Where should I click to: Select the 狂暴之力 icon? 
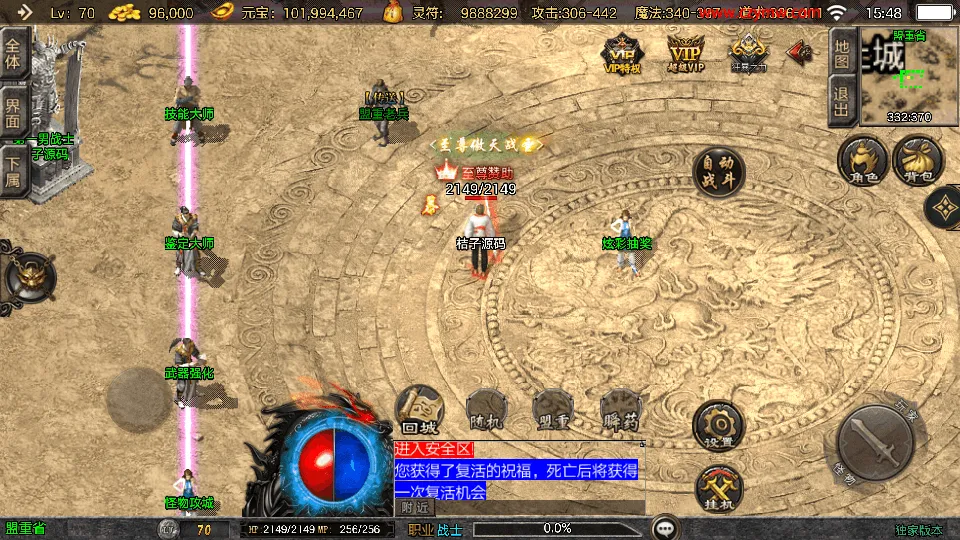[x=748, y=54]
